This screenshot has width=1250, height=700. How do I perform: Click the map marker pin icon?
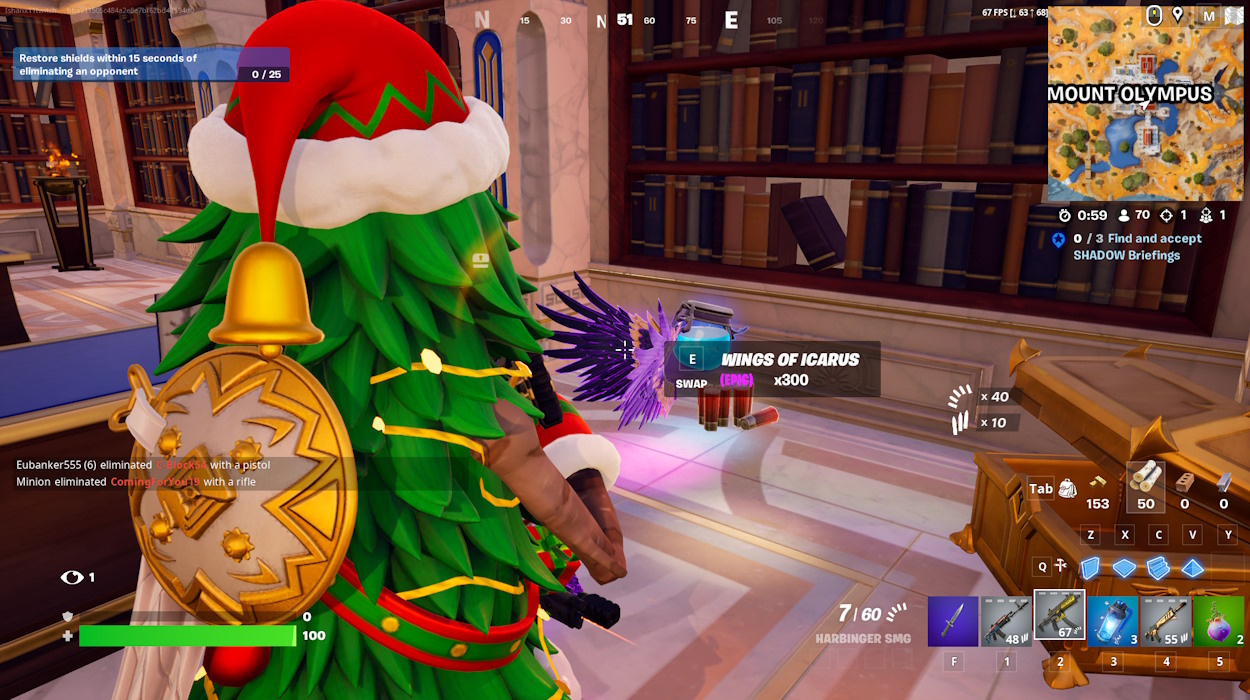[1178, 15]
